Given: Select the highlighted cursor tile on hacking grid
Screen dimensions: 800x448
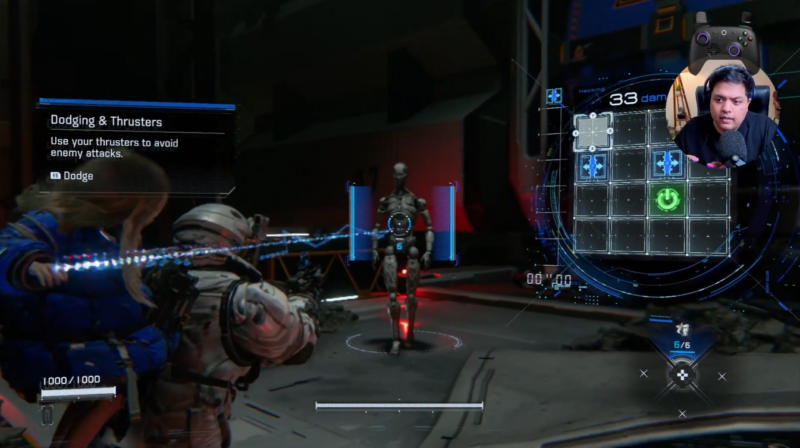Looking at the screenshot, I should point(593,131).
